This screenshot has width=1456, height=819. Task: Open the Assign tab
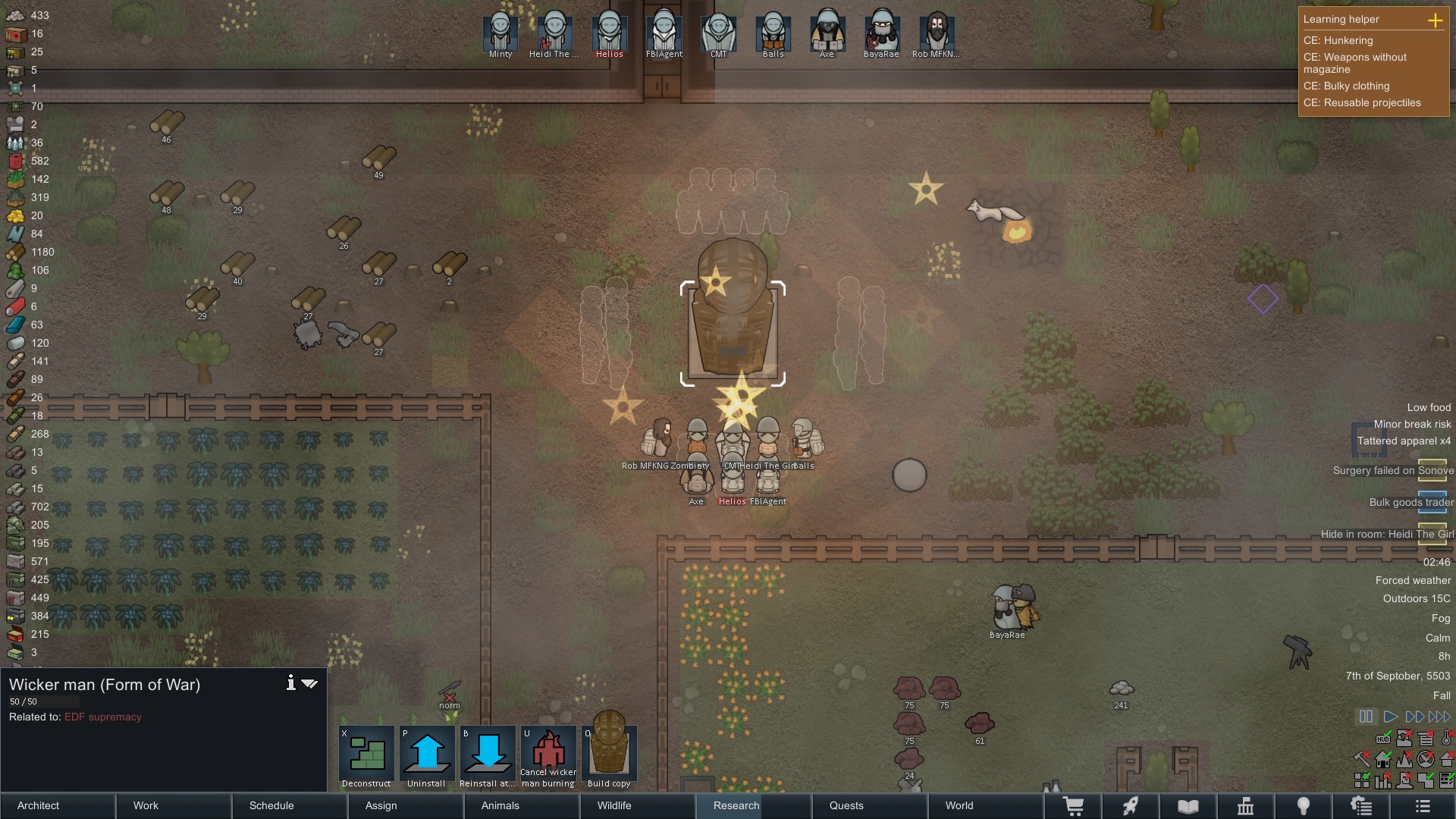click(406, 805)
